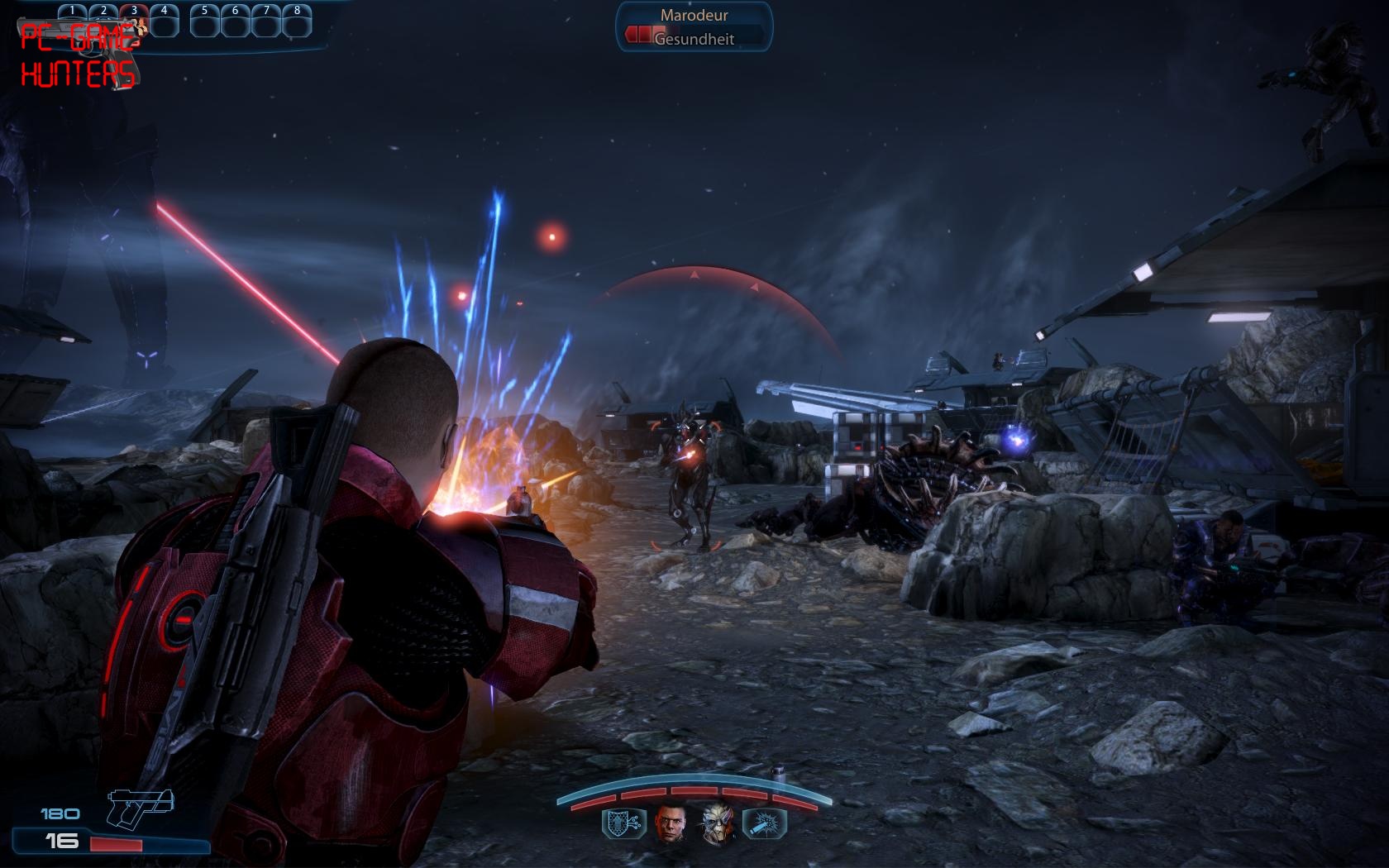Select hotbar slot number 4
1389x868 pixels.
tap(165, 21)
